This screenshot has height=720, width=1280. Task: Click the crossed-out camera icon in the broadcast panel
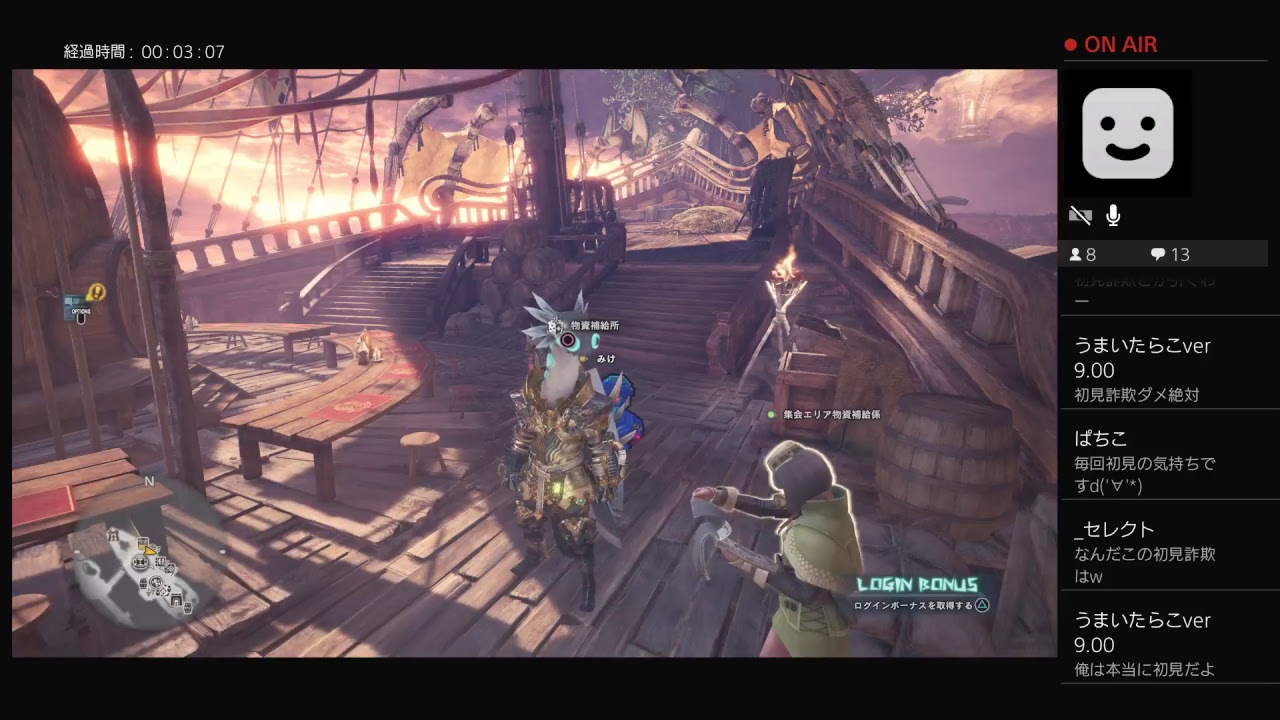coord(1081,215)
